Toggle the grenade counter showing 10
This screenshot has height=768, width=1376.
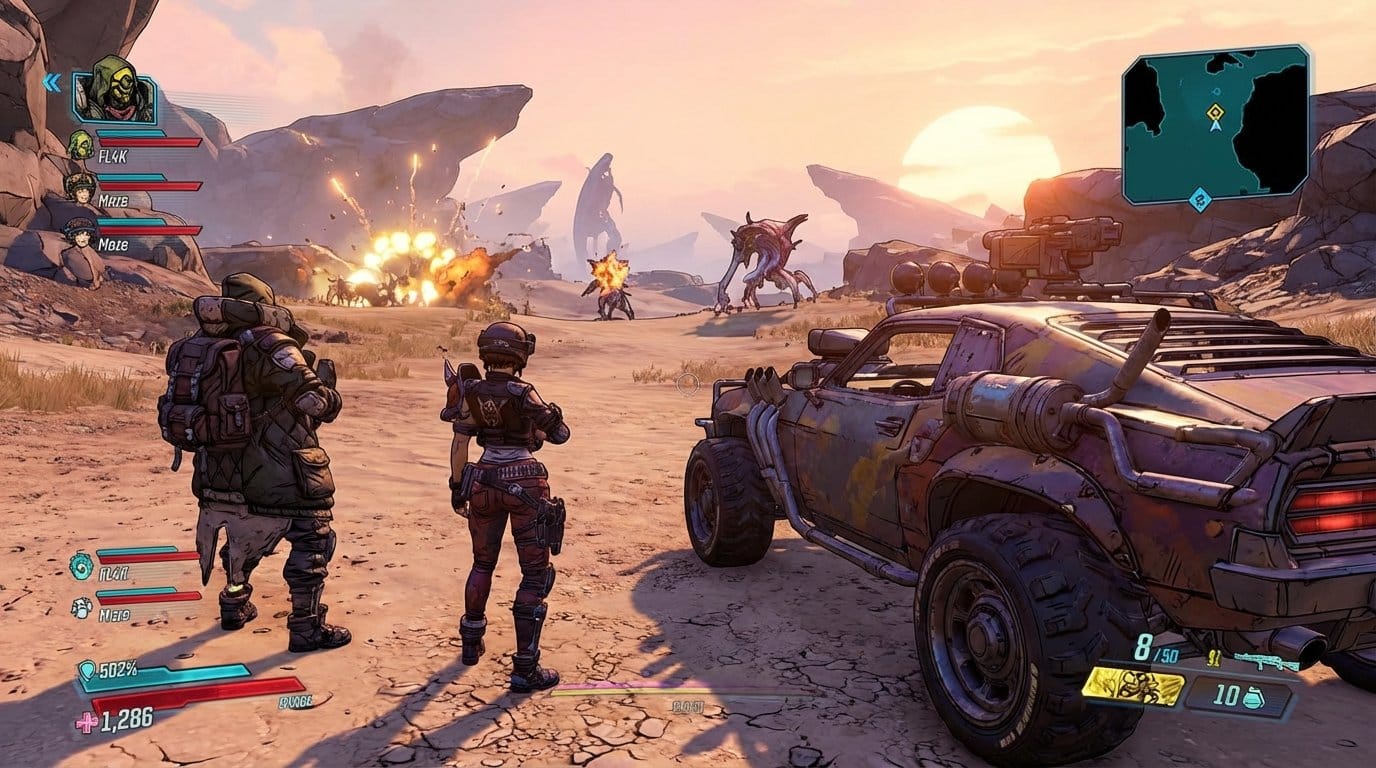tap(1225, 695)
